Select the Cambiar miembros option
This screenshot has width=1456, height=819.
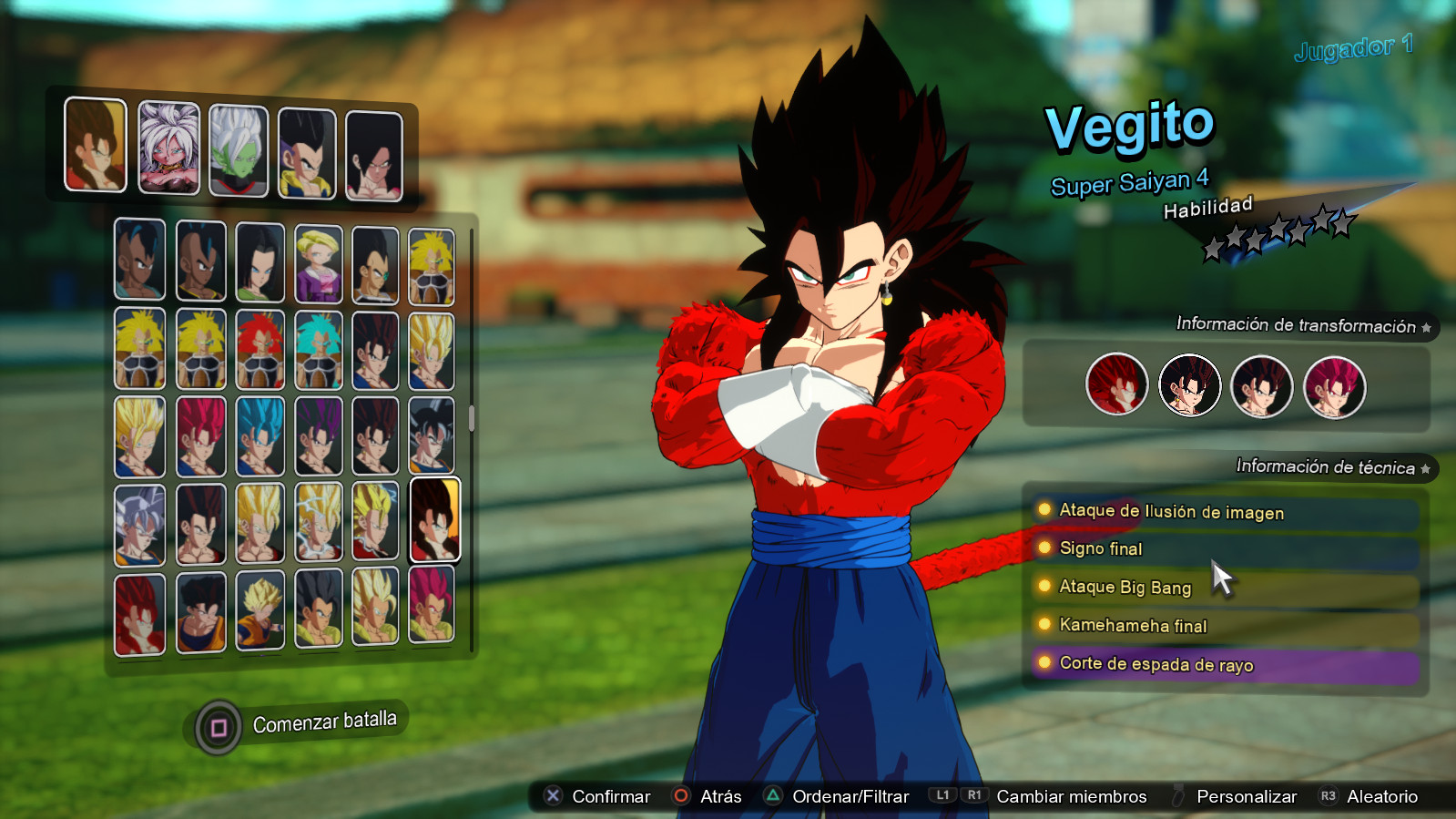click(1071, 795)
